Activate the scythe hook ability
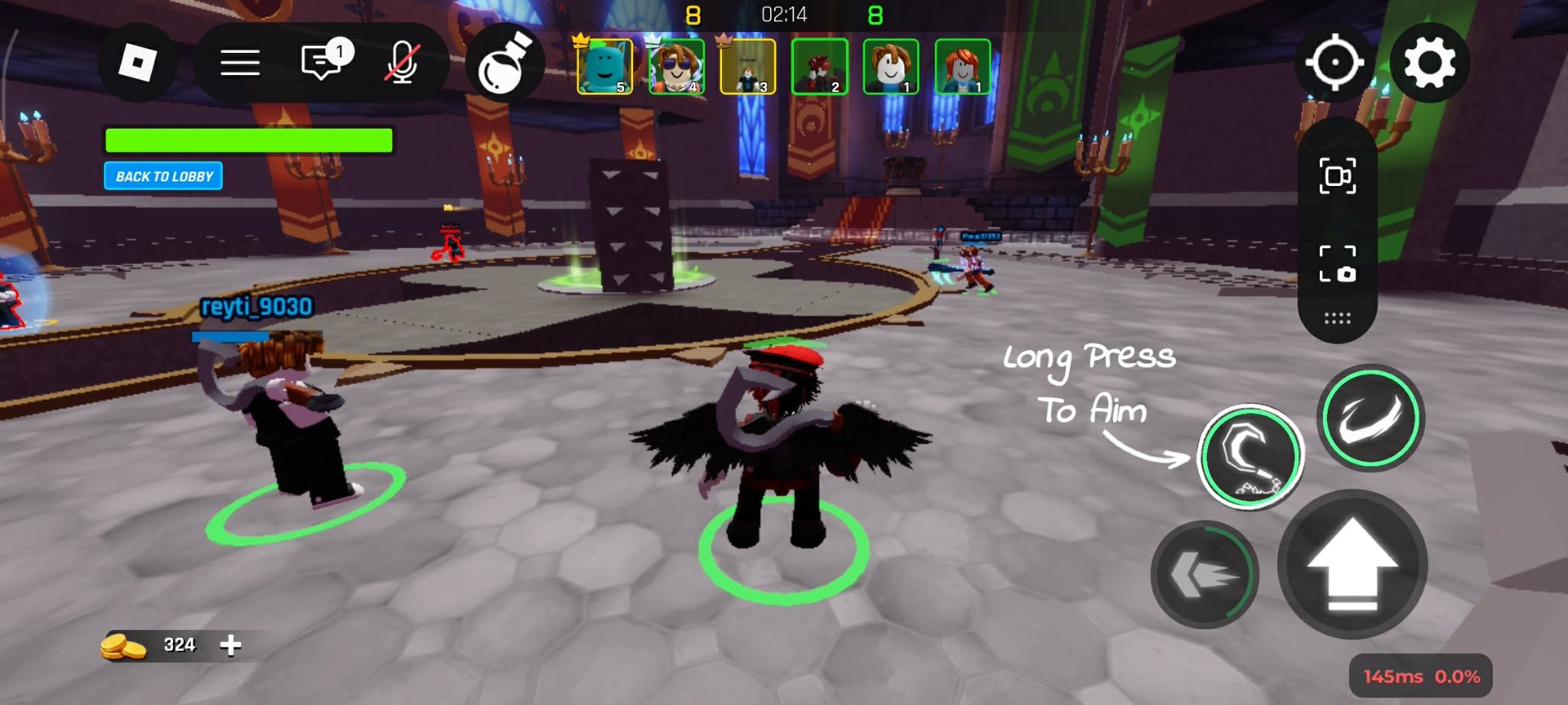This screenshot has width=1568, height=705. coord(1250,458)
